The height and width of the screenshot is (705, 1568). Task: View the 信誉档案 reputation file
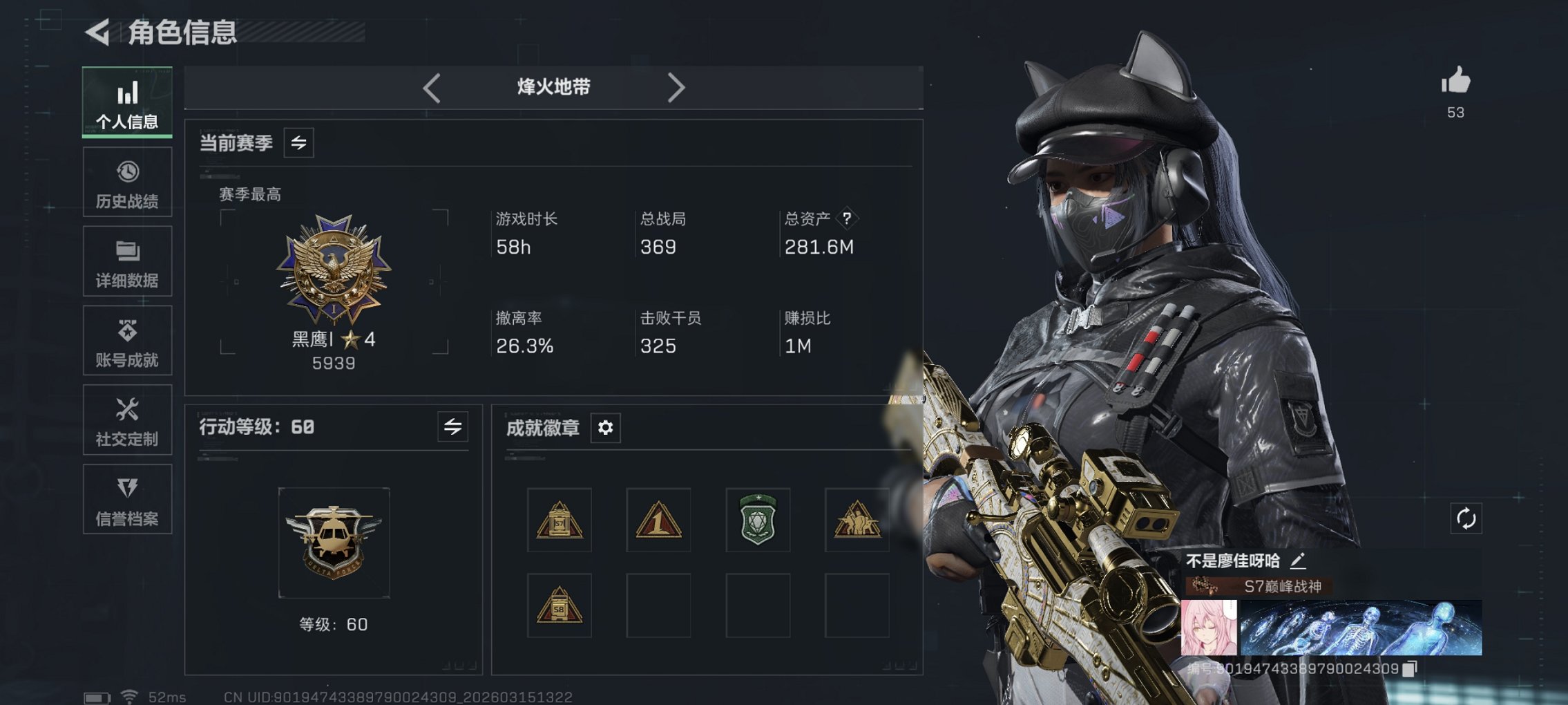(127, 499)
